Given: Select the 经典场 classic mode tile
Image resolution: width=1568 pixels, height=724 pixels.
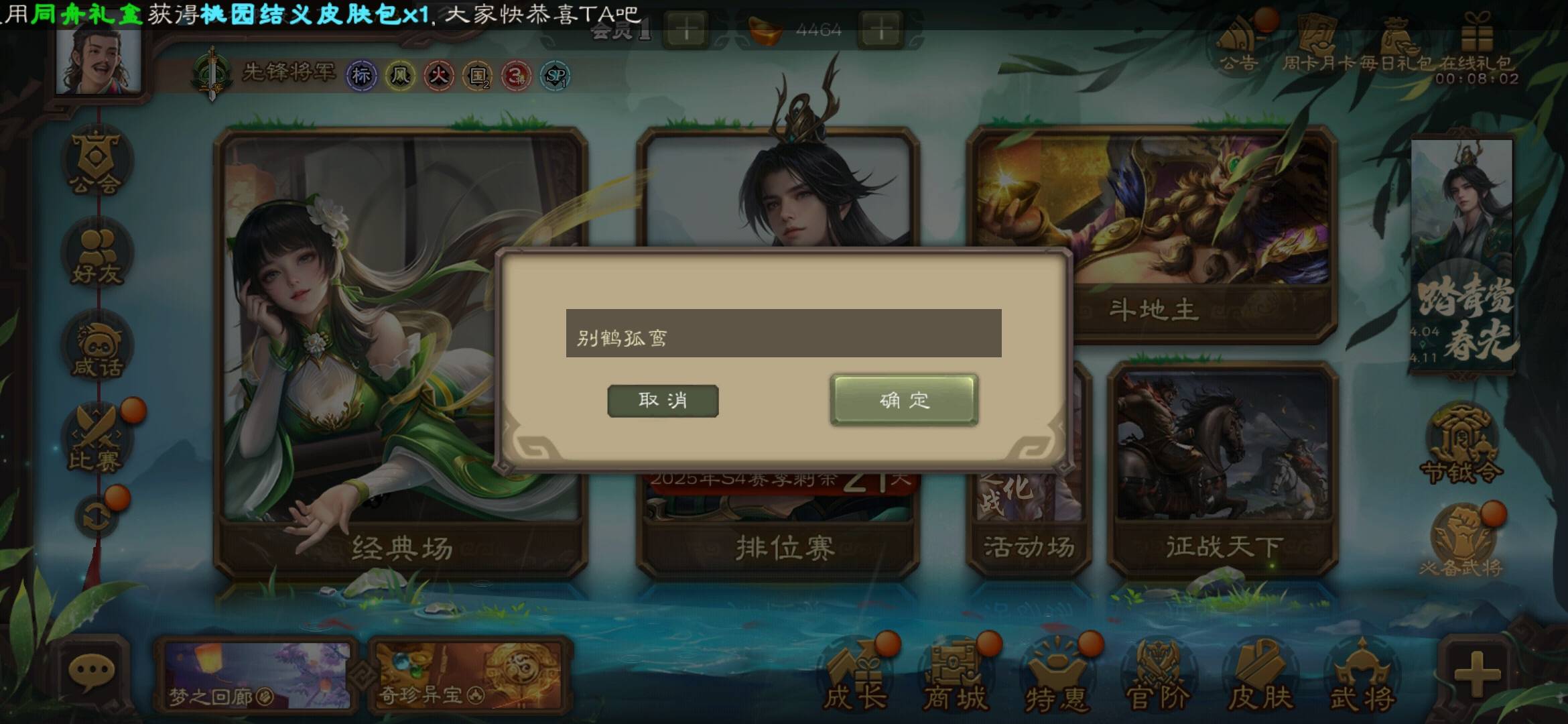Looking at the screenshot, I should point(401,349).
